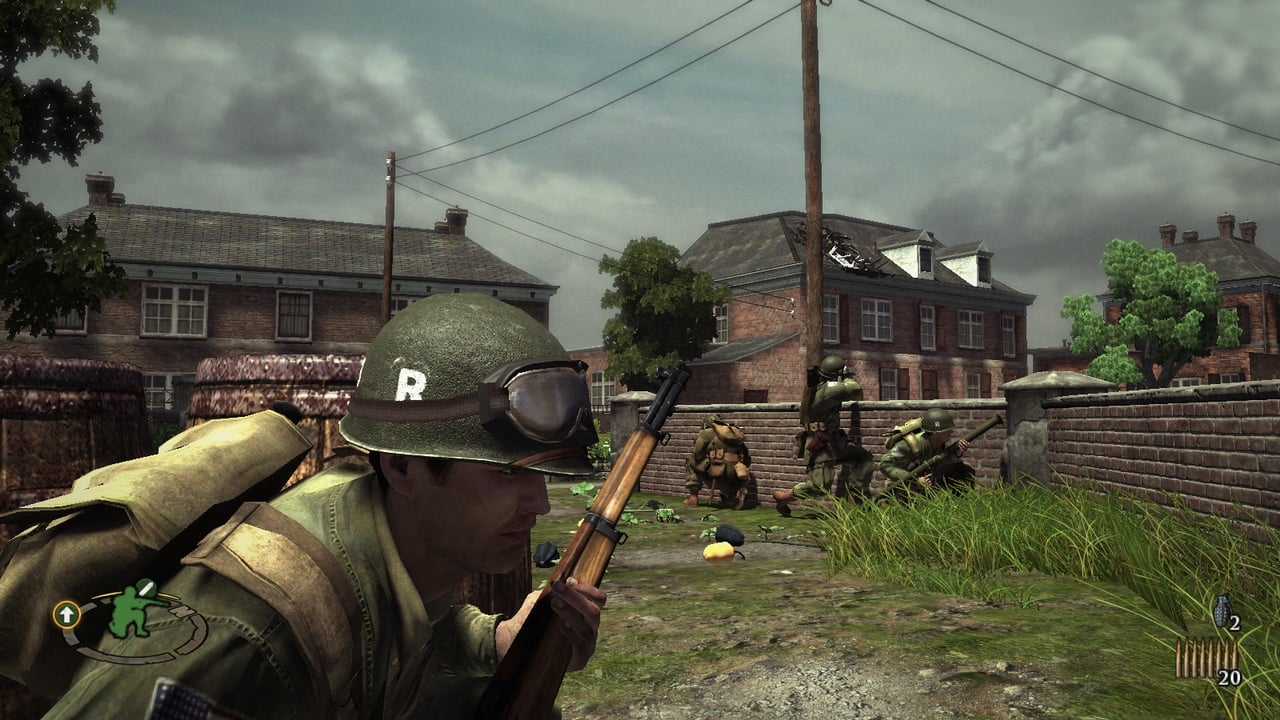Click the ammo count number 20
Image resolution: width=1280 pixels, height=720 pixels.
(x=1229, y=676)
